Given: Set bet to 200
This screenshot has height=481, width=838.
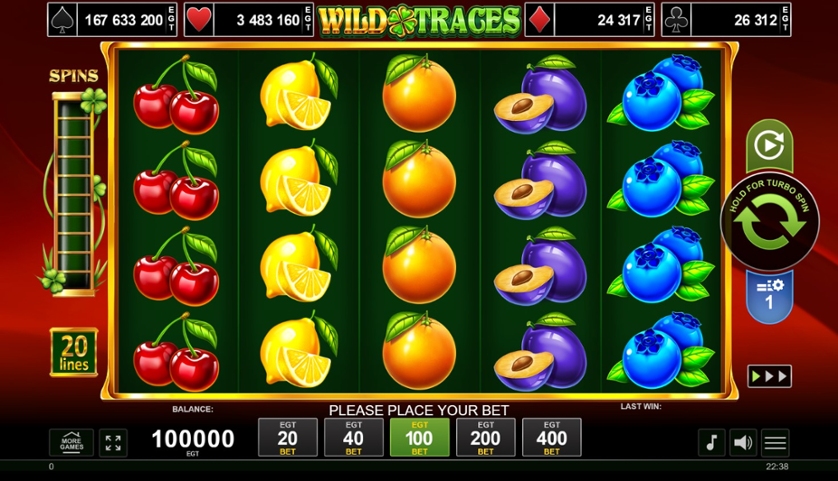Looking at the screenshot, I should [x=485, y=438].
